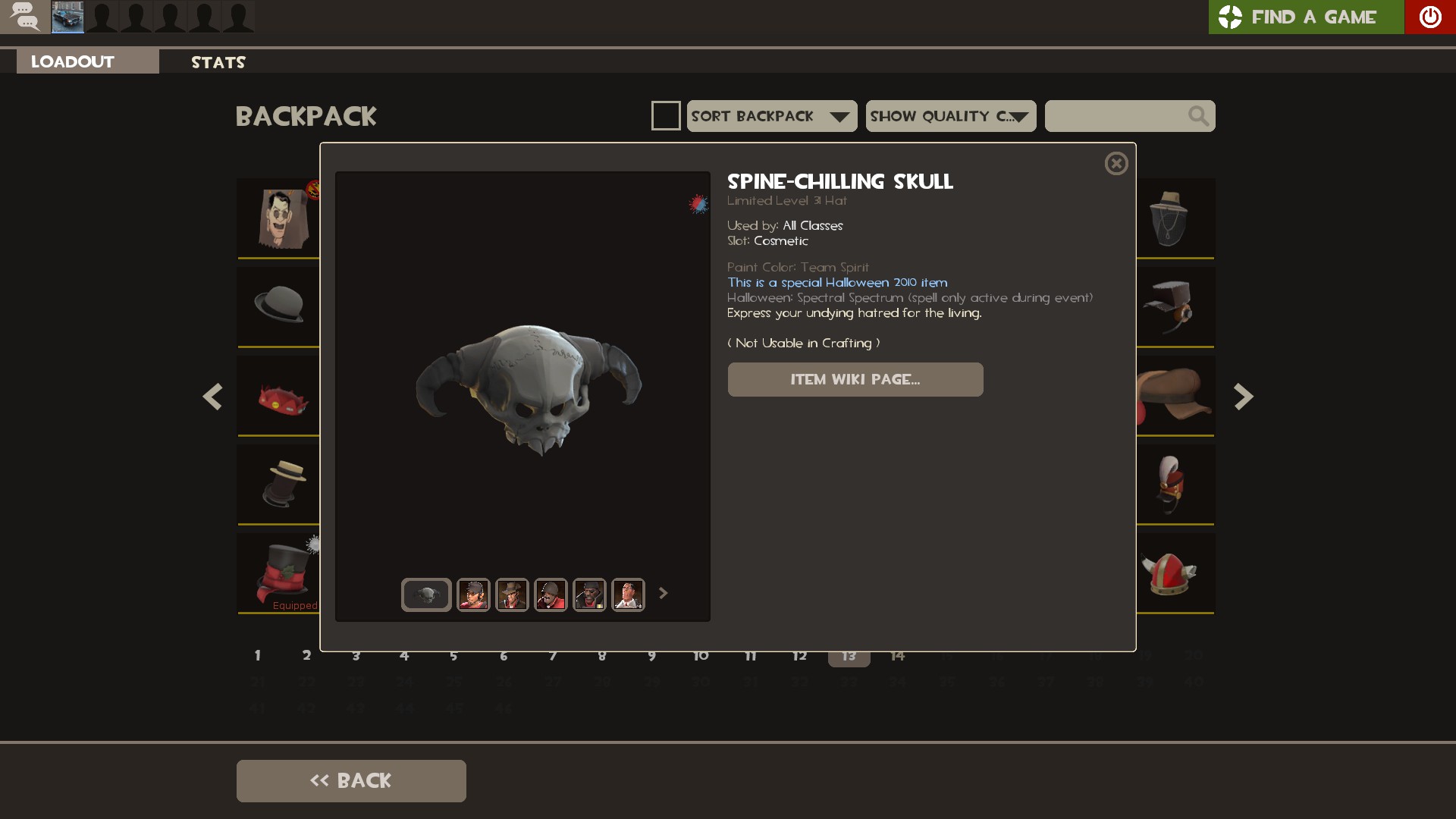Viewport: 1456px width, 819px height.
Task: Go back with the Back button
Action: click(351, 780)
